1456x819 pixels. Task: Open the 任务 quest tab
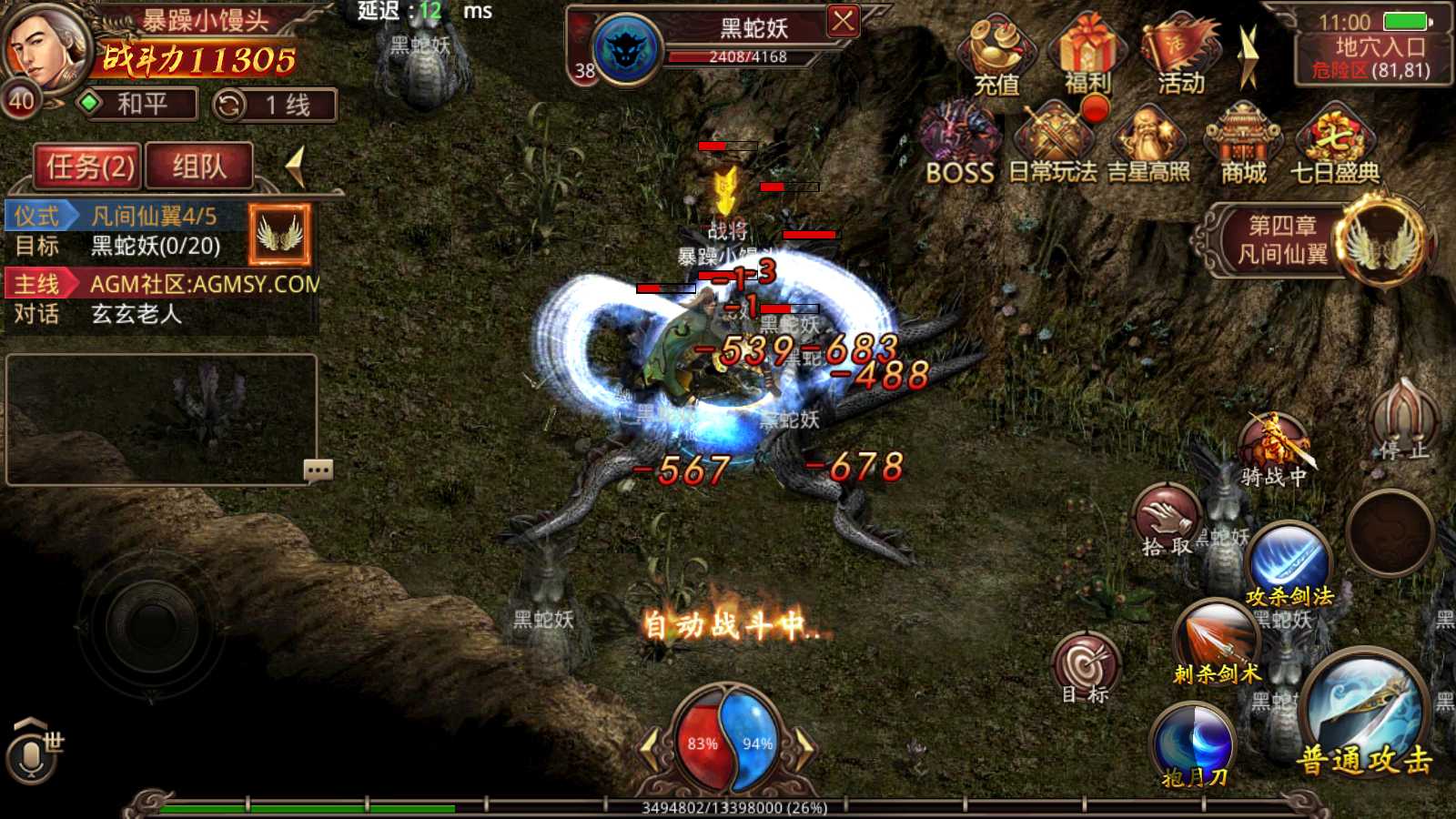[x=88, y=167]
